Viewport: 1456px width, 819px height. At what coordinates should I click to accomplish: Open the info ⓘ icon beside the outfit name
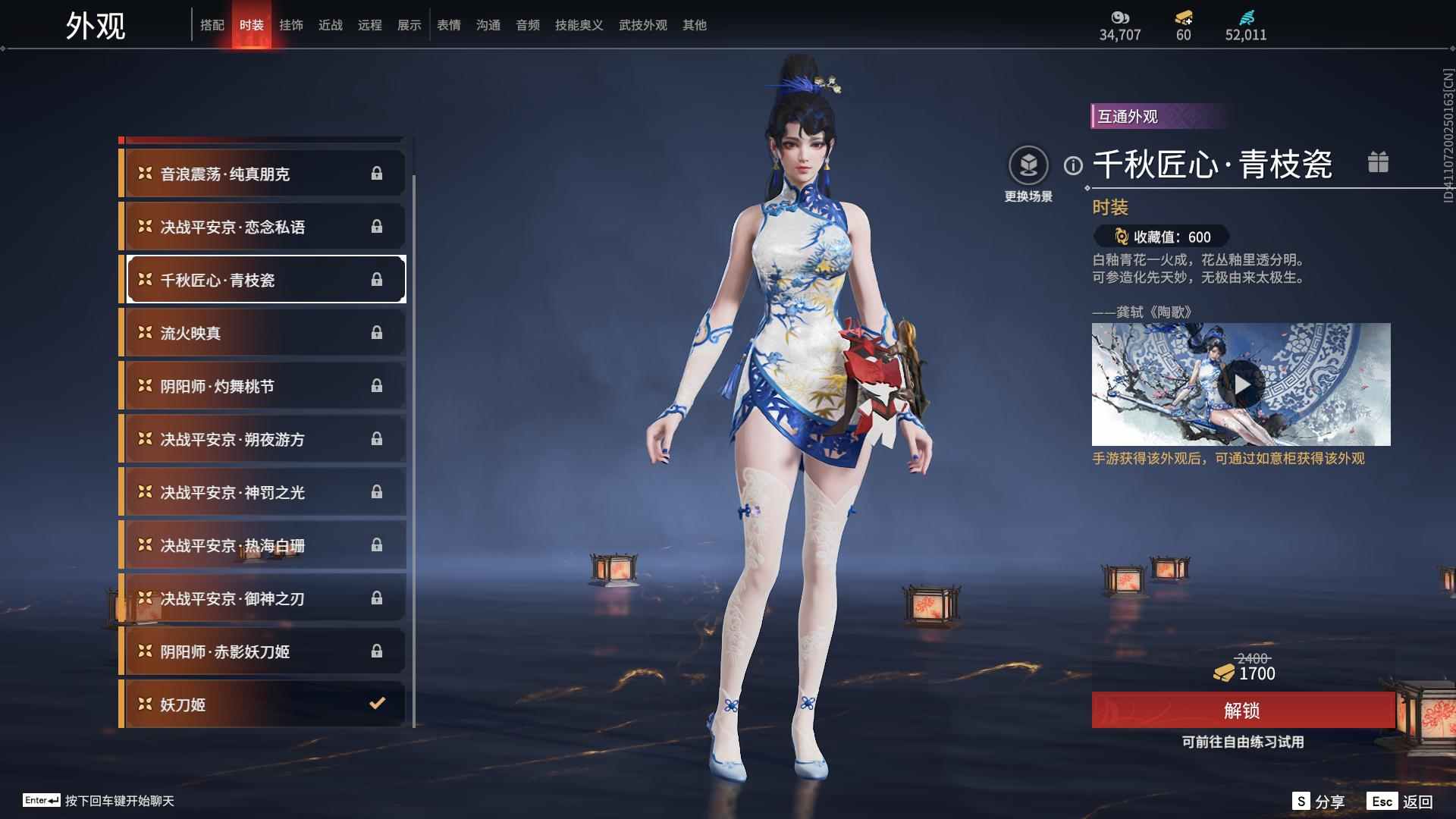click(1072, 162)
